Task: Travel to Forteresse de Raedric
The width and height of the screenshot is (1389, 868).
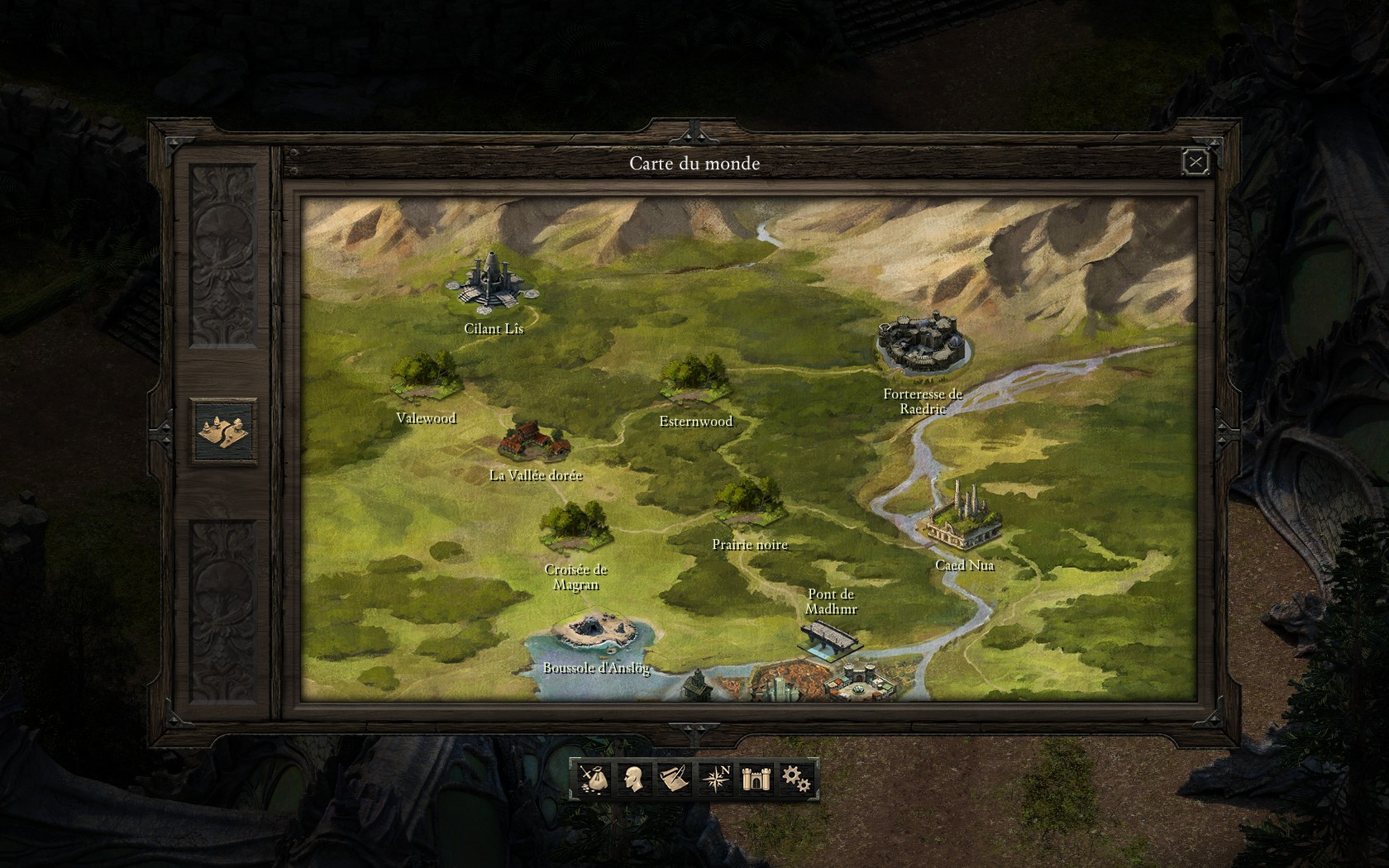Action: (923, 341)
